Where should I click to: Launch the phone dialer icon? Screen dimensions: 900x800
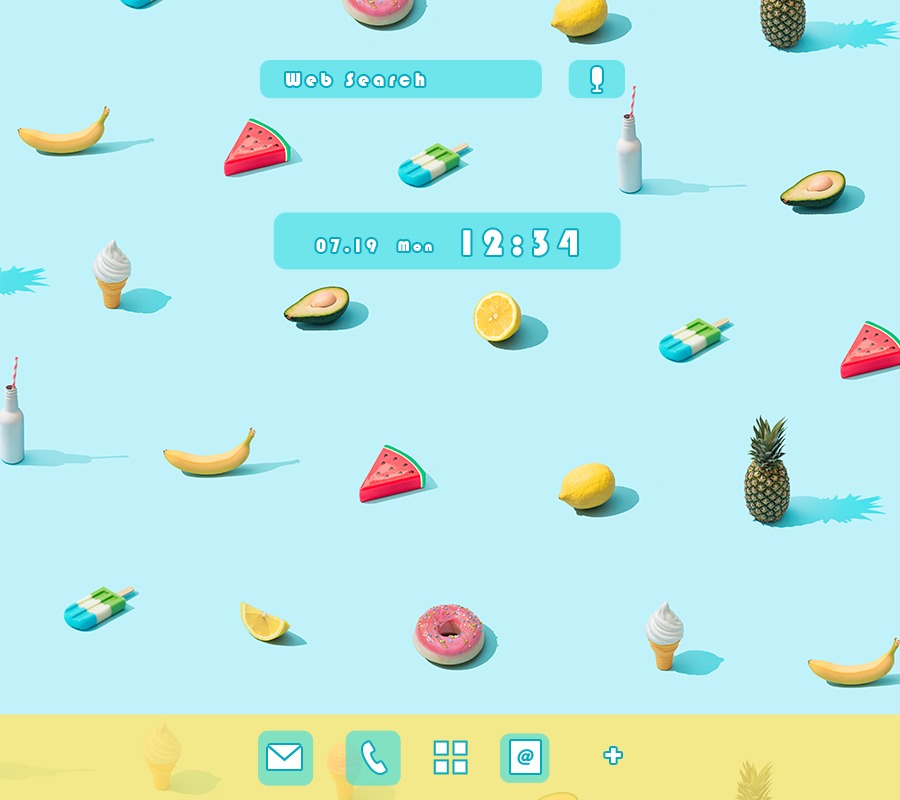point(373,758)
